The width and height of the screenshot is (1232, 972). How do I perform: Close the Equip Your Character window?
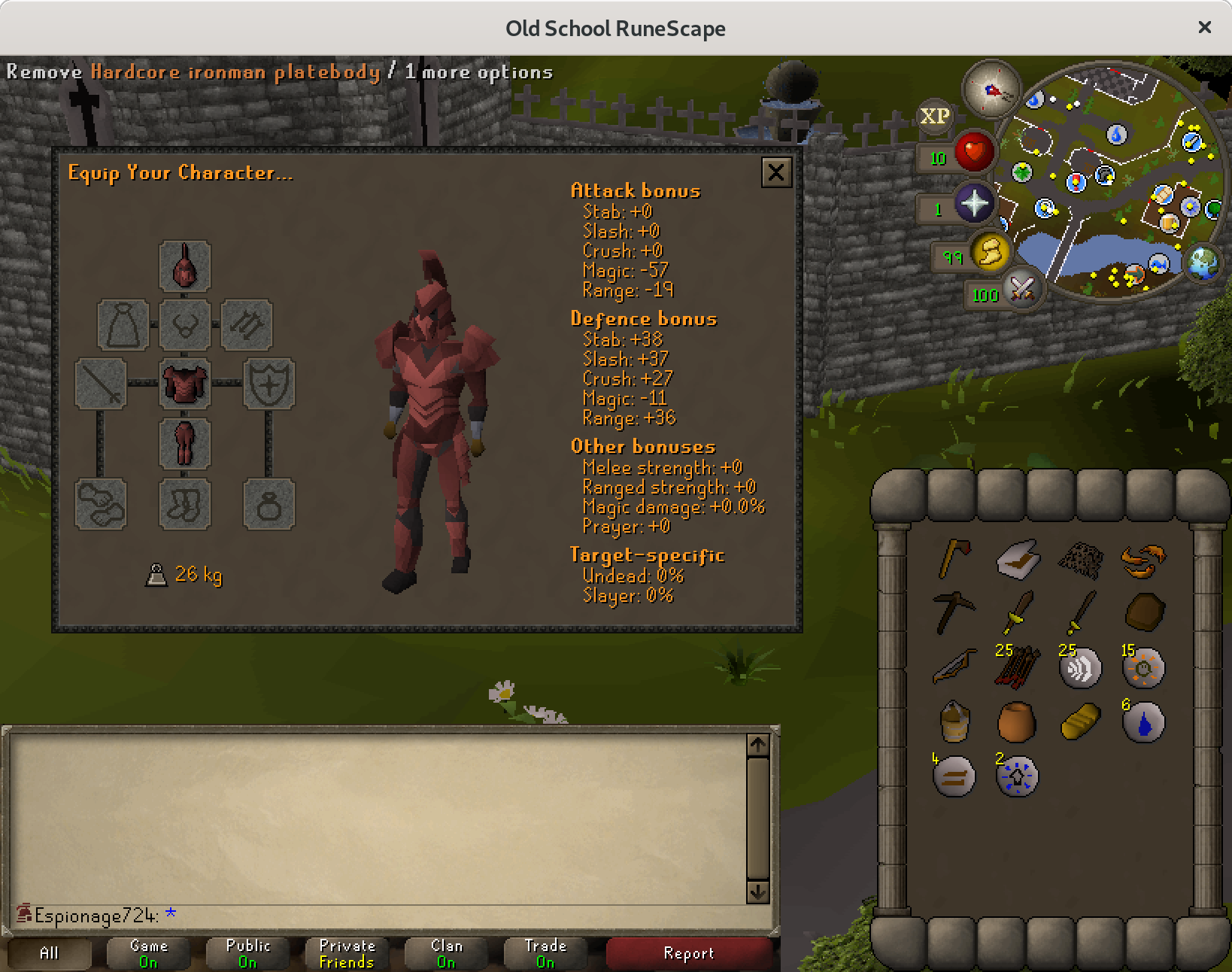[x=776, y=173]
